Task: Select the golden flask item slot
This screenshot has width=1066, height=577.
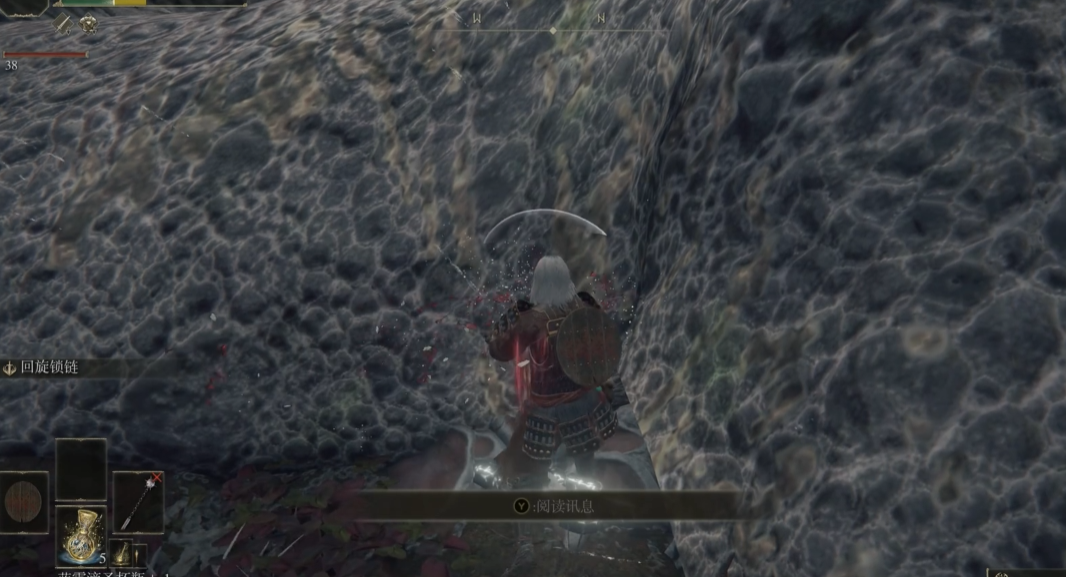Action: pyautogui.click(x=81, y=535)
